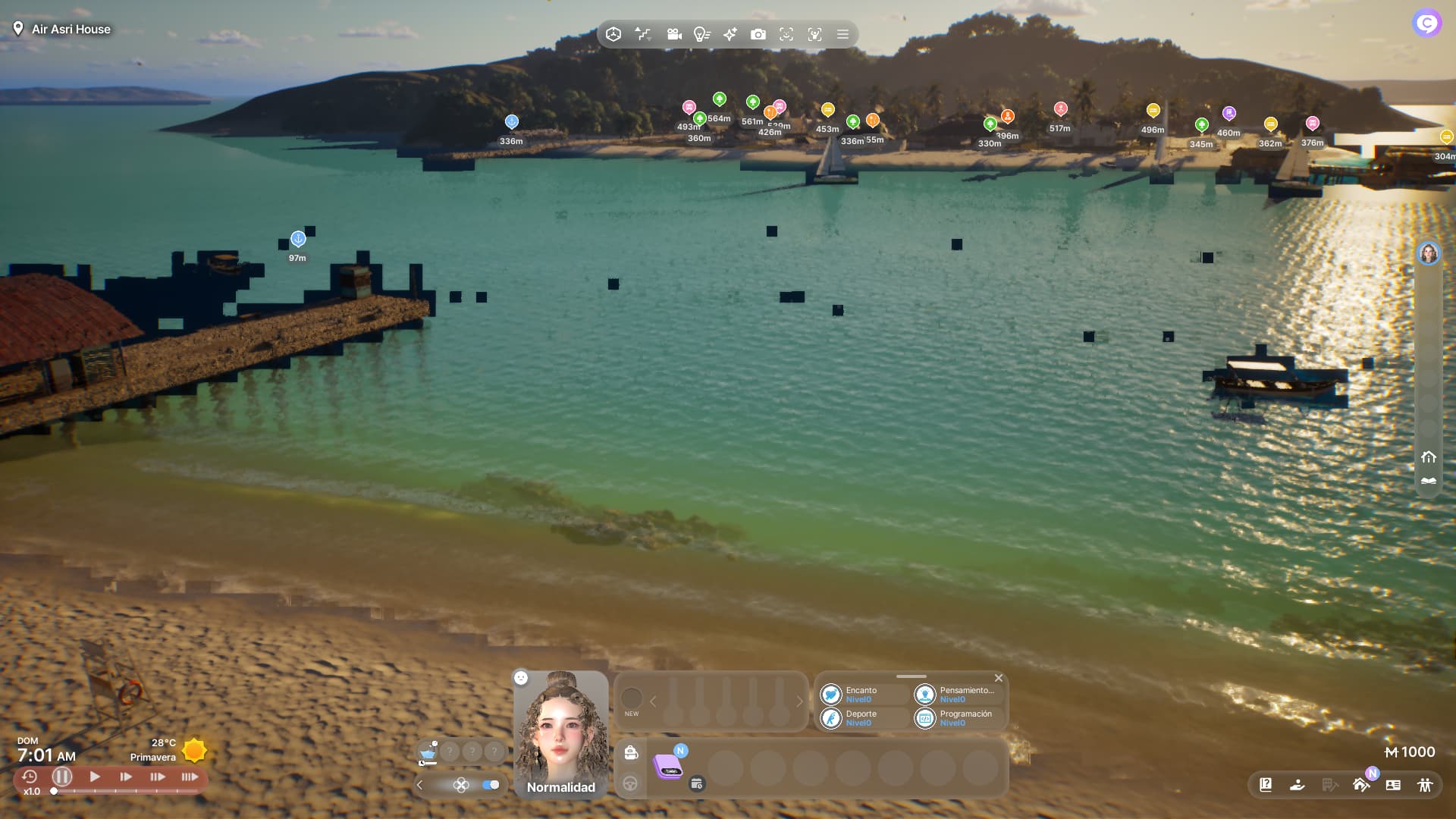Image resolution: width=1456 pixels, height=819 pixels.
Task: Open the sparkle effects icon
Action: [x=730, y=34]
